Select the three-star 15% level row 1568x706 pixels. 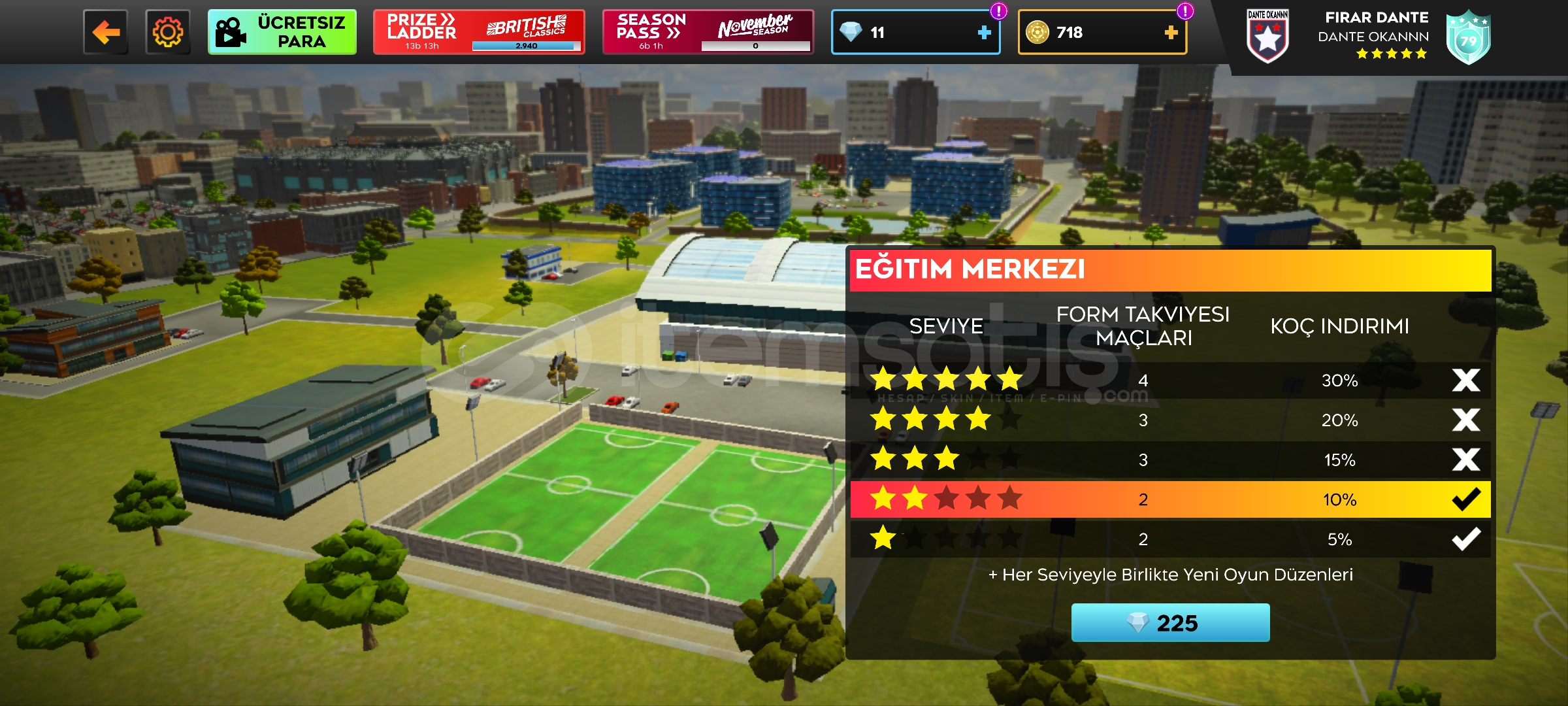[x=1170, y=460]
